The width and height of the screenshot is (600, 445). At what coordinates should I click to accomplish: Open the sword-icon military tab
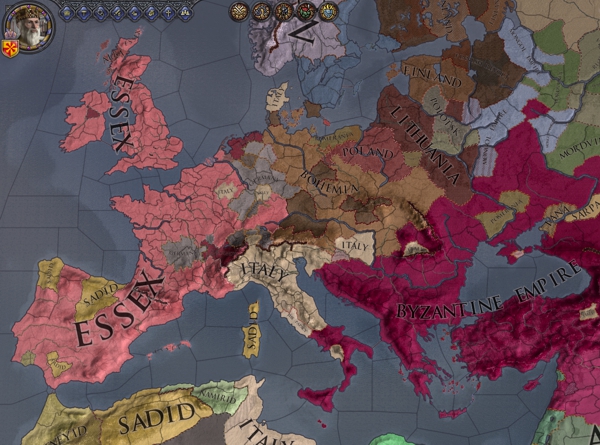click(x=118, y=12)
